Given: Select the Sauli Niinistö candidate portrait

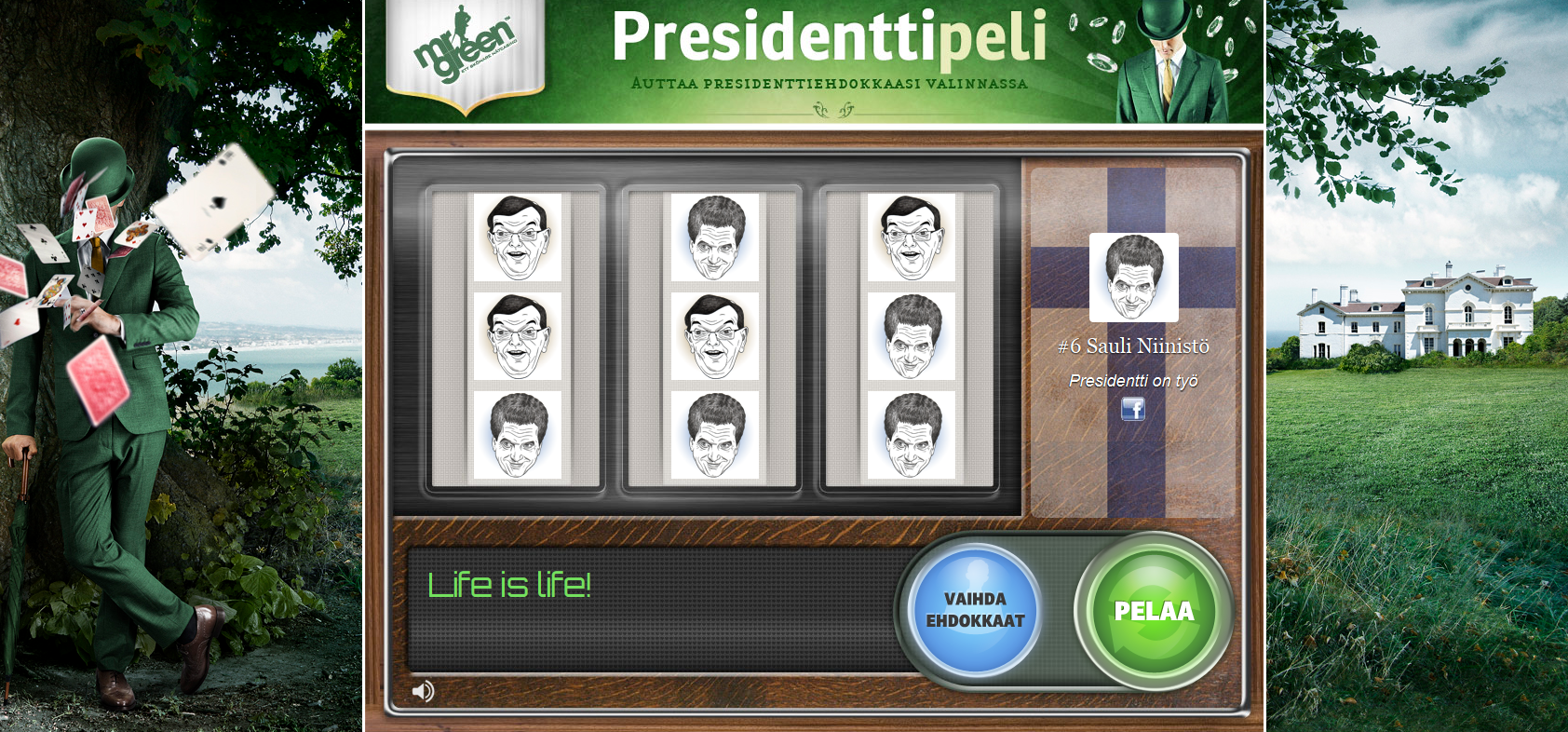Looking at the screenshot, I should click(x=1133, y=278).
